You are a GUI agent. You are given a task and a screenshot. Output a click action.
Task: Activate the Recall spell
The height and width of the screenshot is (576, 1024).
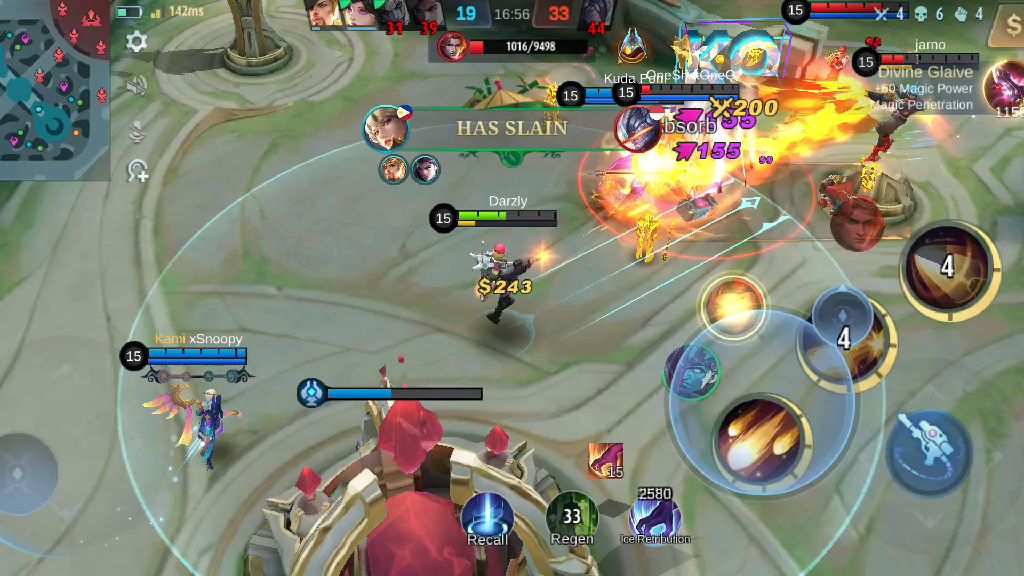click(x=487, y=518)
